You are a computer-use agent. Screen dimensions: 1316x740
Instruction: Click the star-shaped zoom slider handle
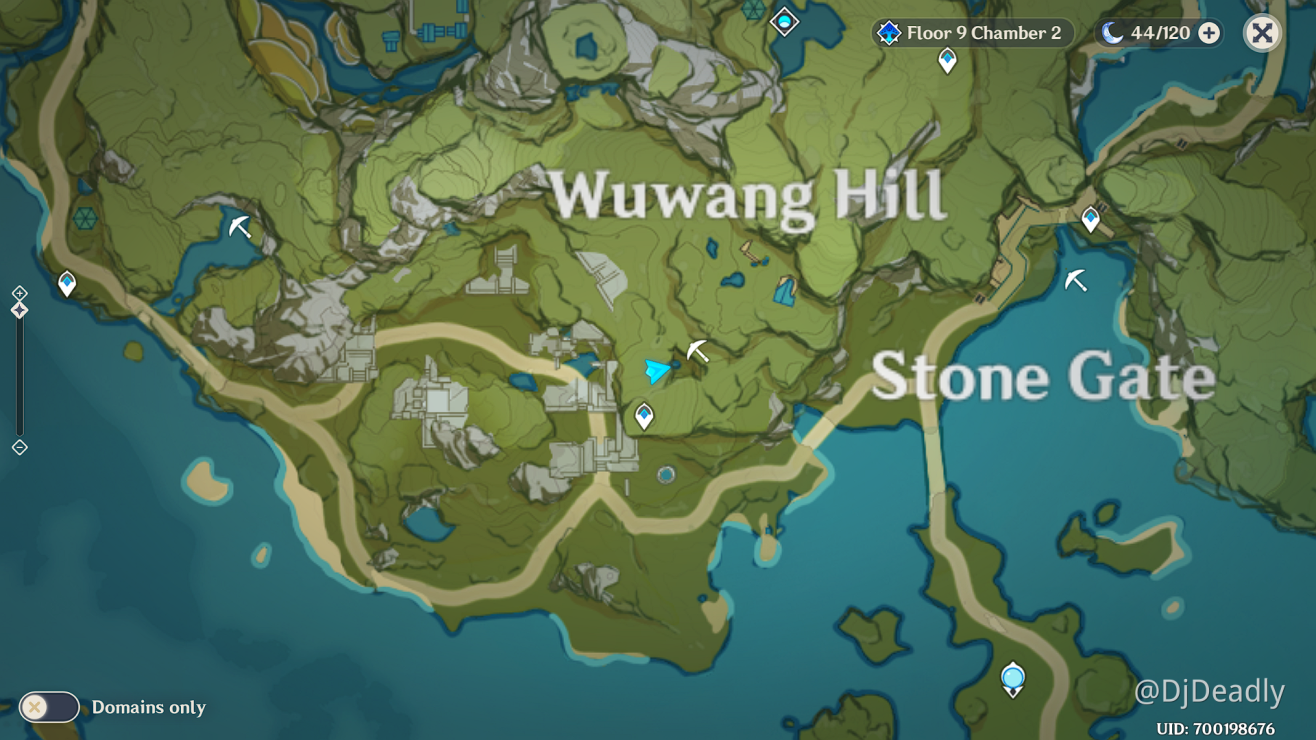tap(17, 310)
